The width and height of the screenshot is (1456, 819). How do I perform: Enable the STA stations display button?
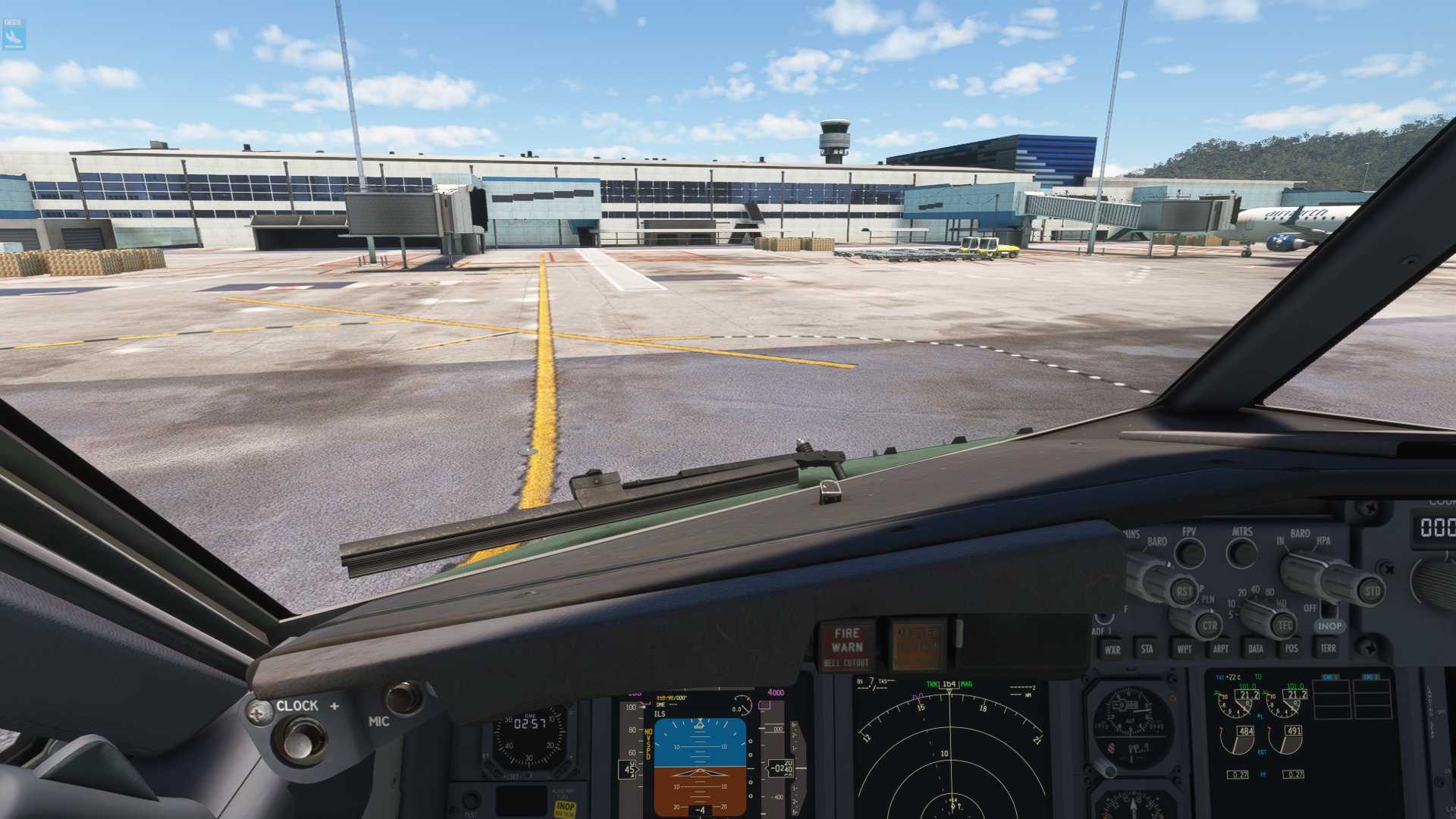tap(1147, 648)
